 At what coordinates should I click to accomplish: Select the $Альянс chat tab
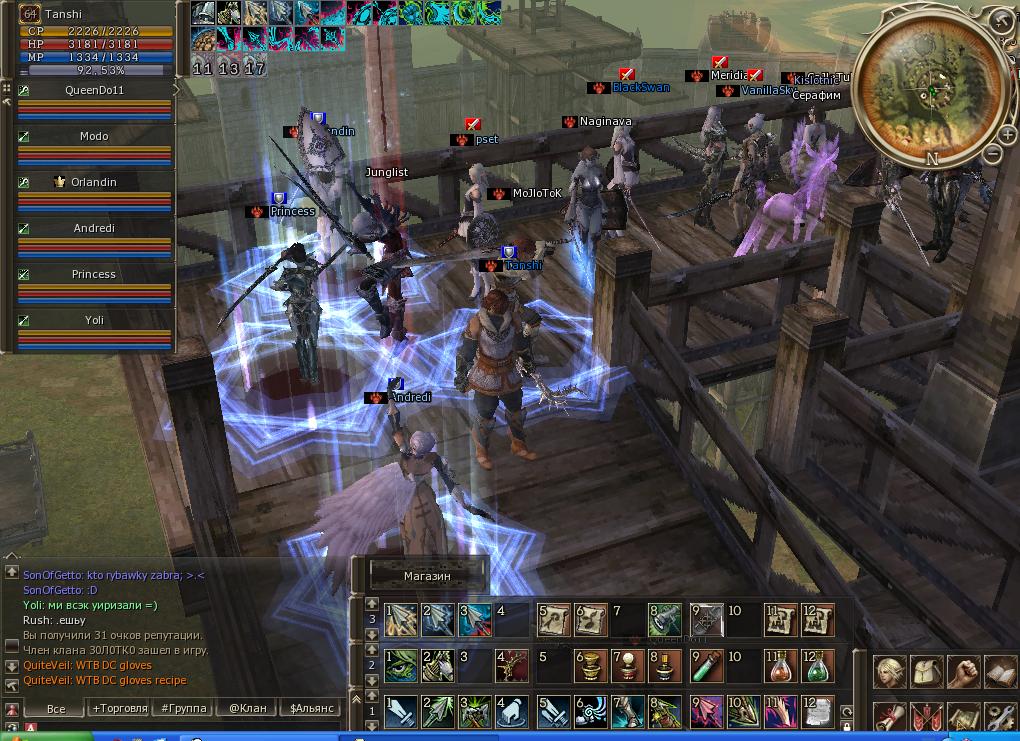tap(313, 708)
